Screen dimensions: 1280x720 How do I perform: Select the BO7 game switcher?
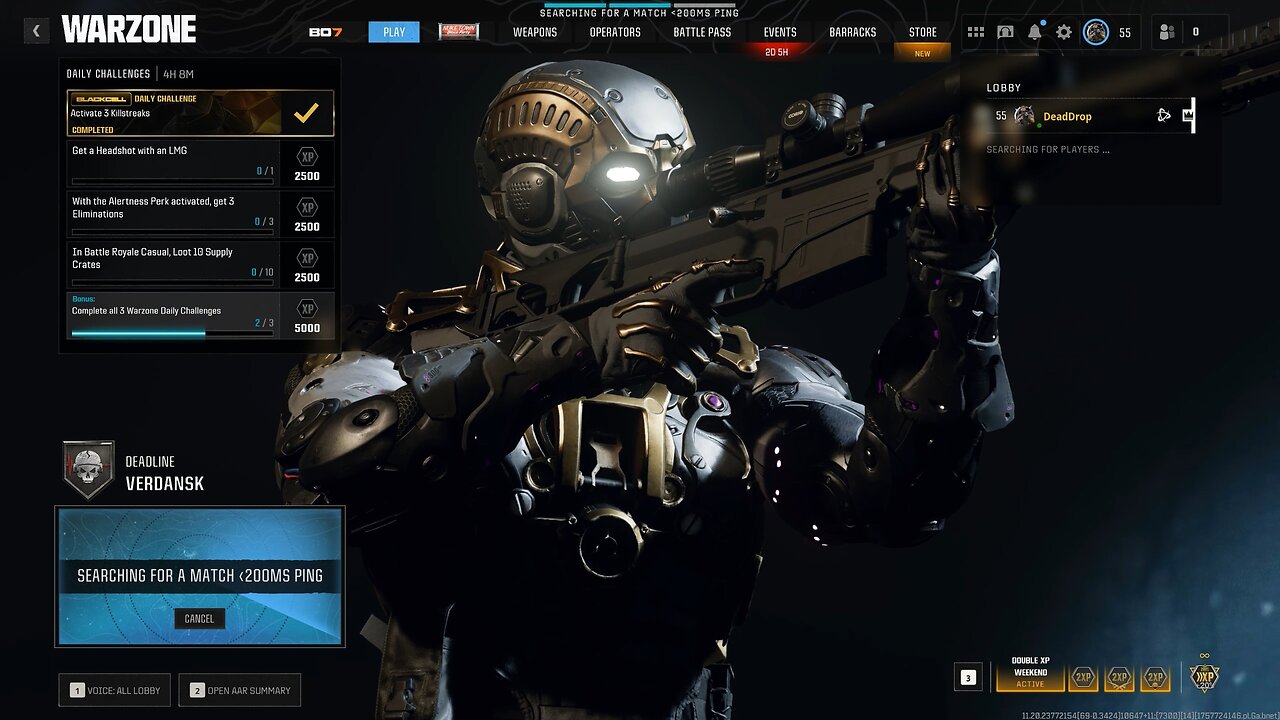coord(326,32)
